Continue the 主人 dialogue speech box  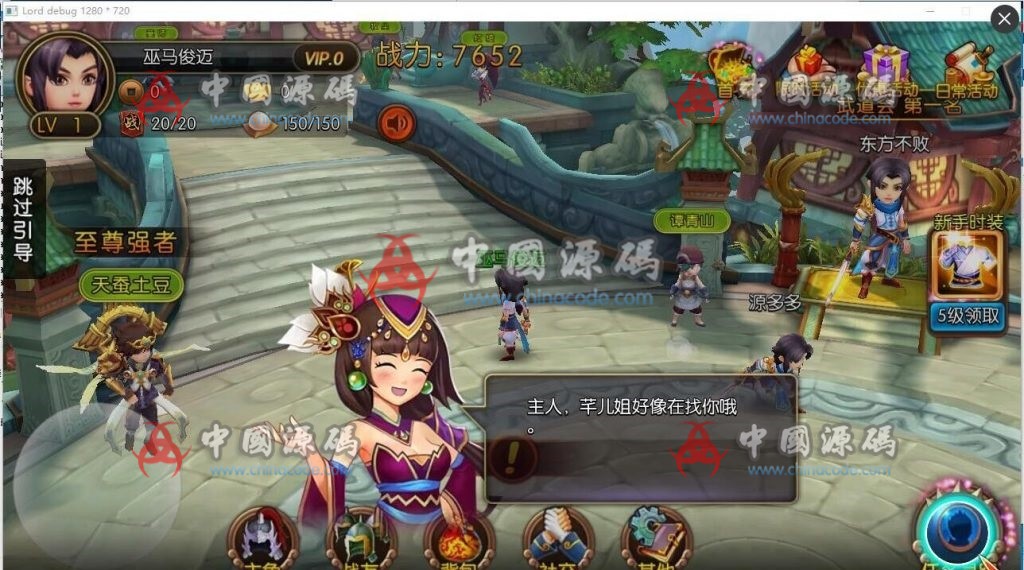(x=640, y=438)
